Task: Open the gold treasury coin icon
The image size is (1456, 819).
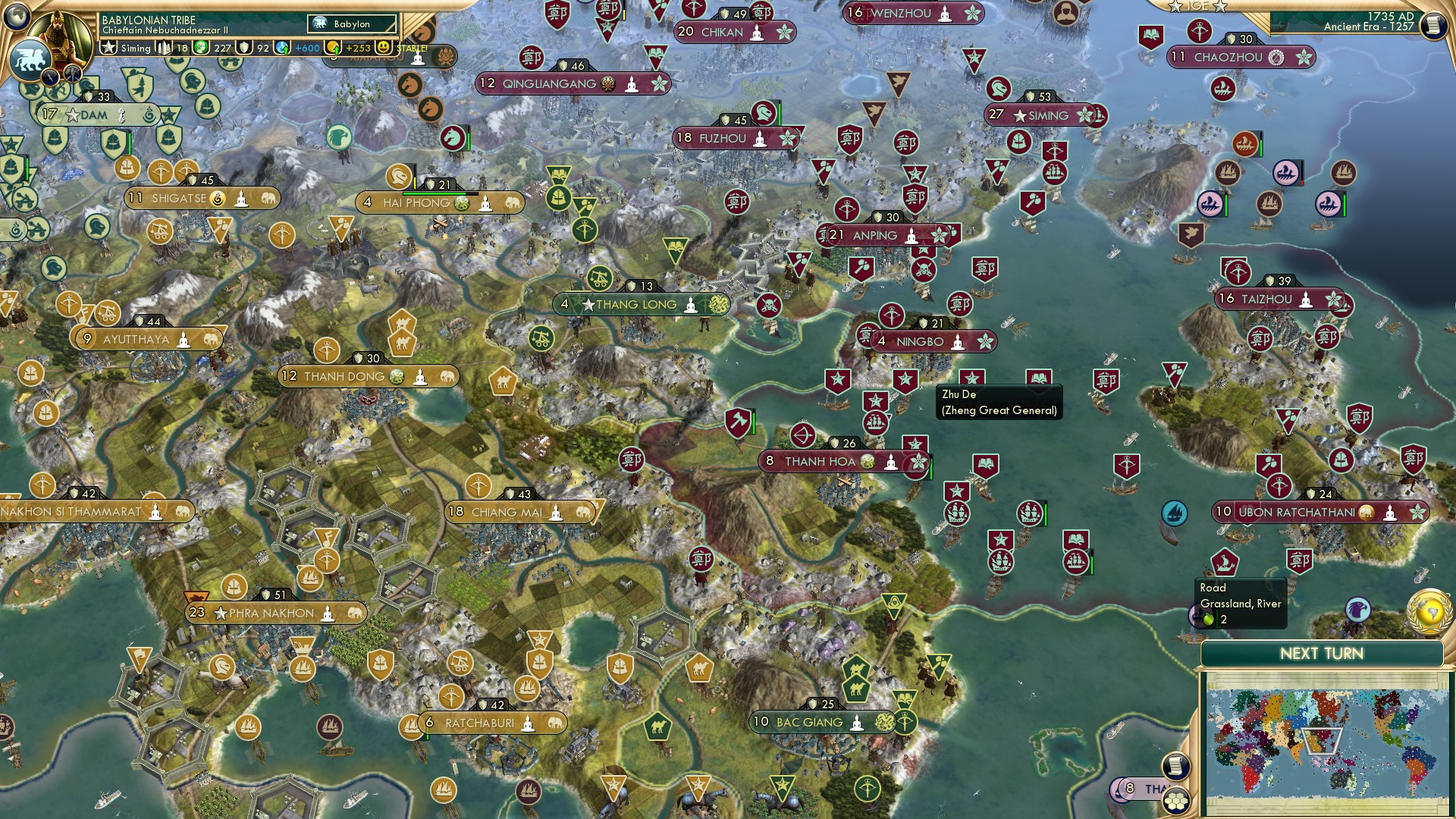Action: pos(331,48)
